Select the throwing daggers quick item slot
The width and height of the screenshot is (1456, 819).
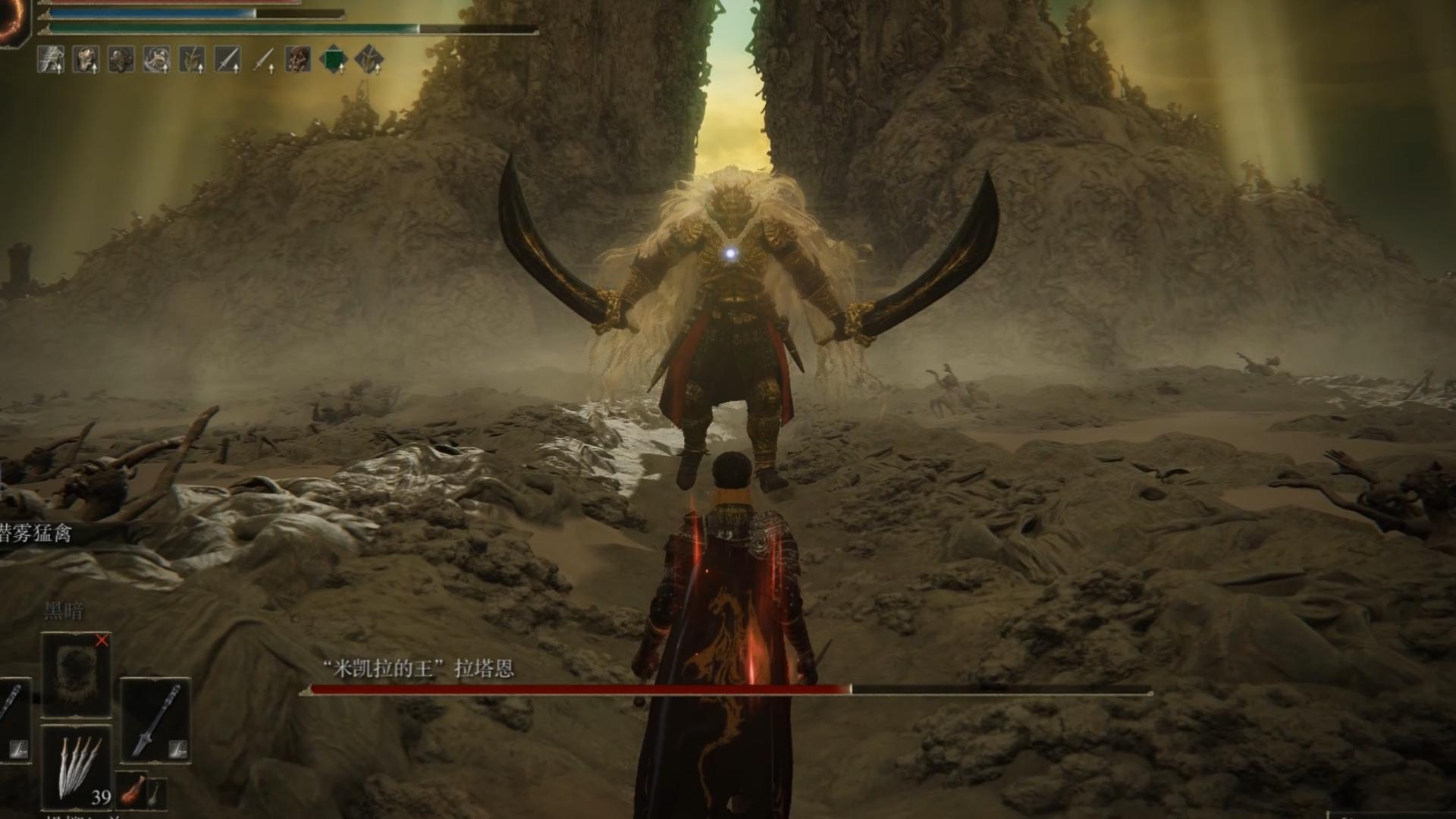point(77,766)
